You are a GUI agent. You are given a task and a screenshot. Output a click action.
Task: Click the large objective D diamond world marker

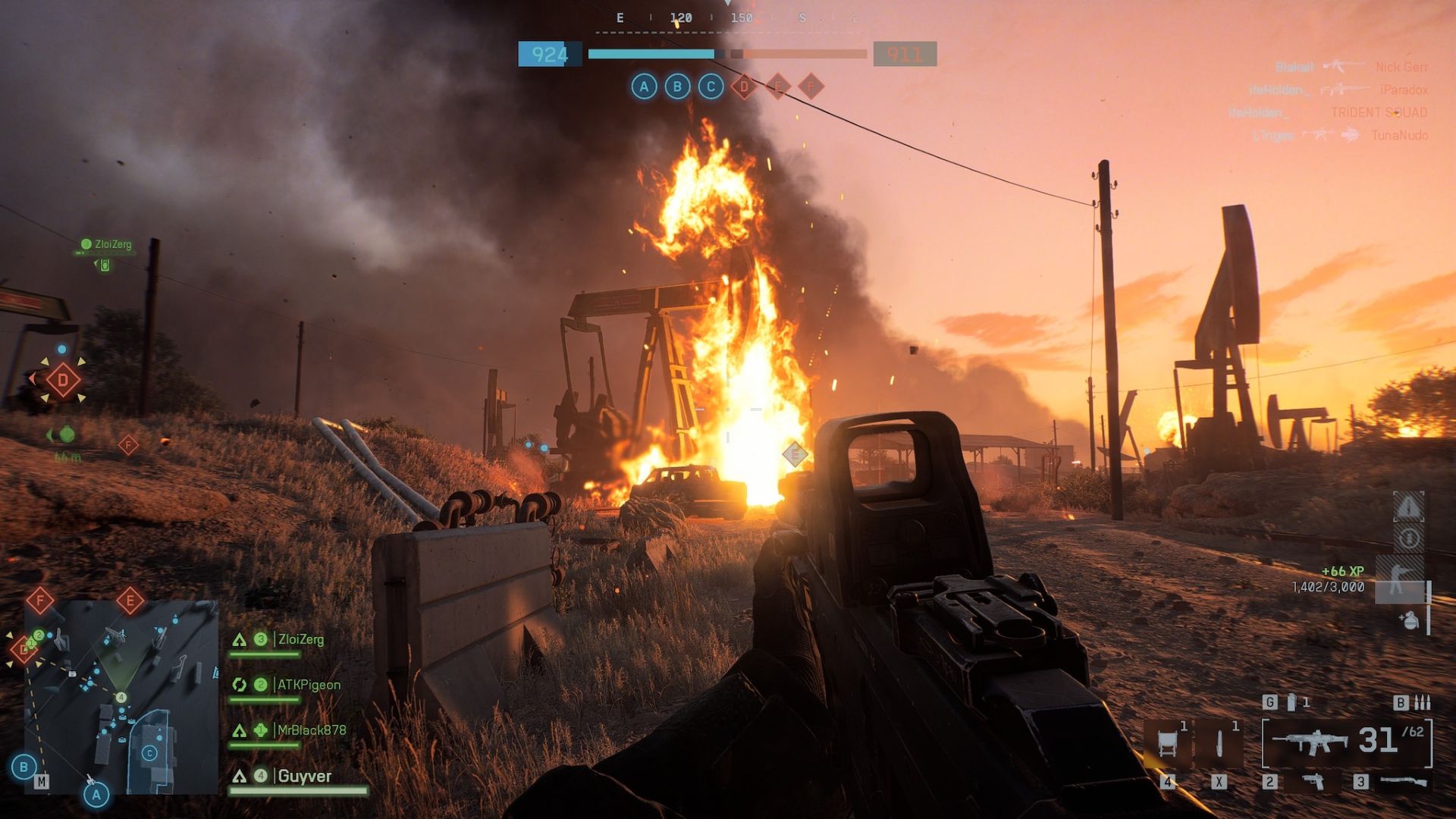pos(63,380)
